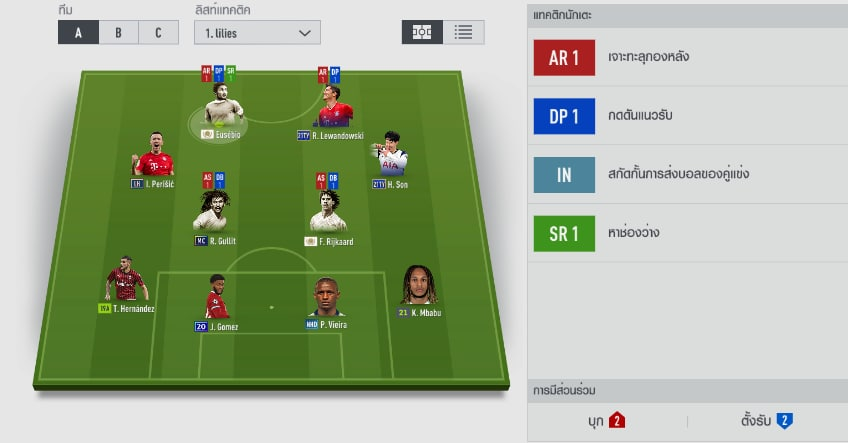Select the red AR 1 tactic row

[687, 58]
